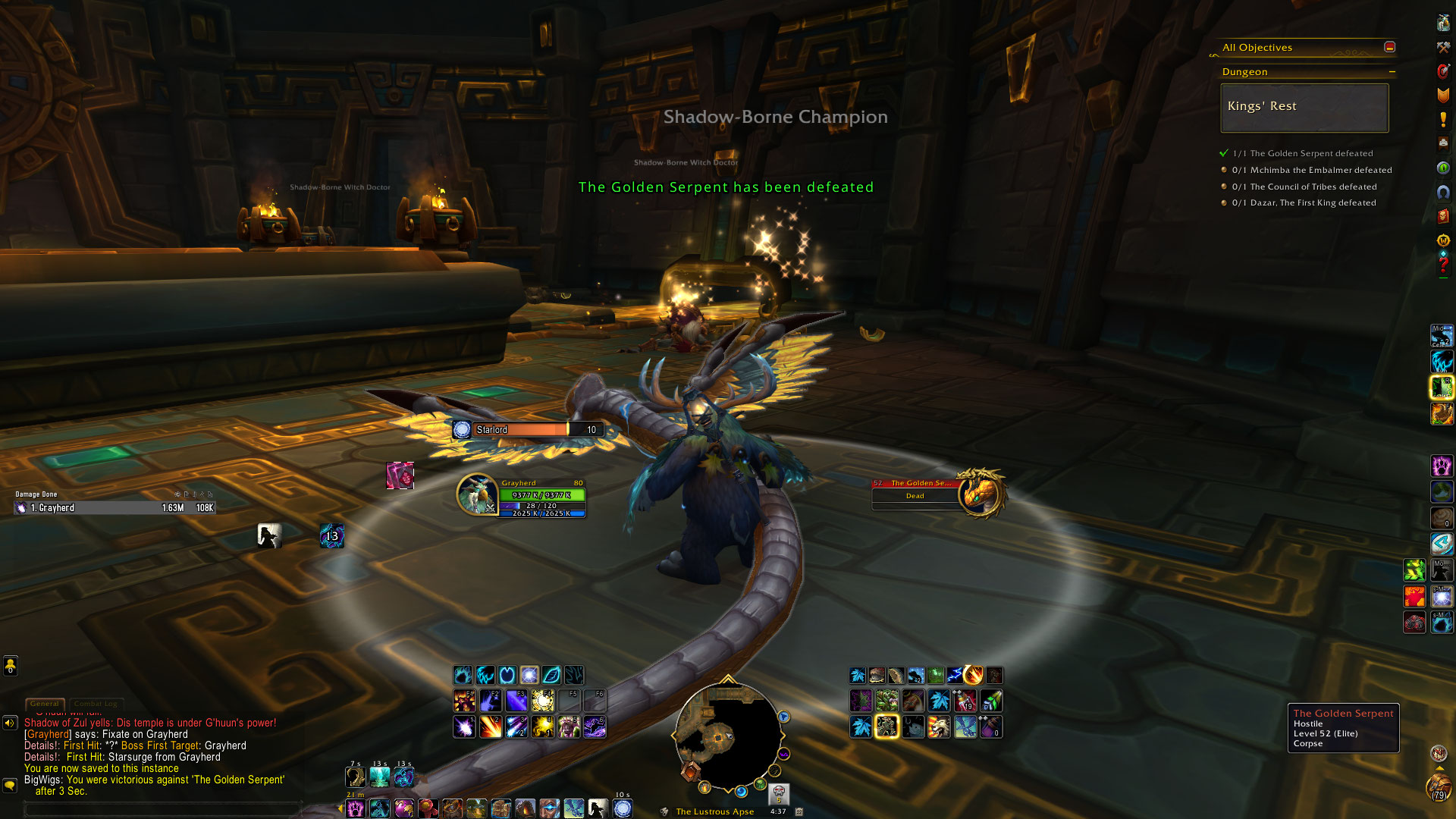Activate the wolf head ability icon

[939, 727]
